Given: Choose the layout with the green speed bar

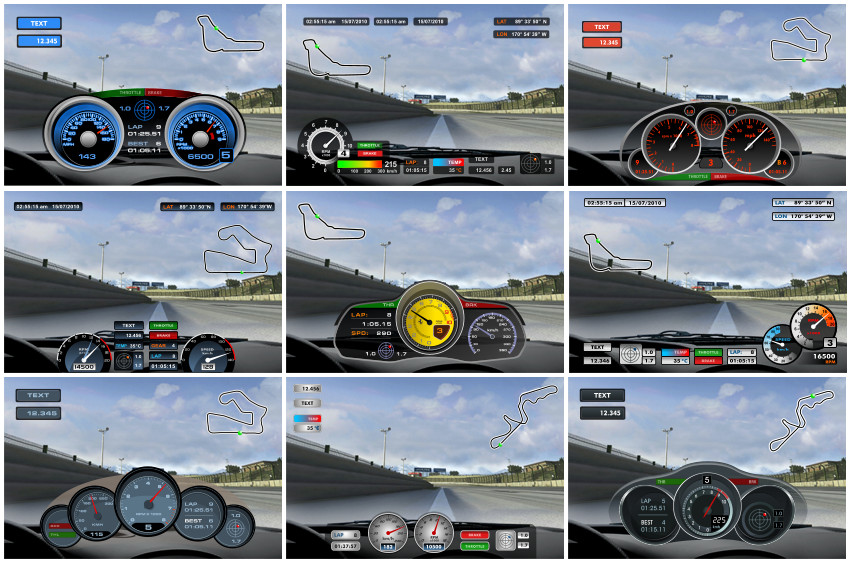Looking at the screenshot, I should click(x=424, y=95).
